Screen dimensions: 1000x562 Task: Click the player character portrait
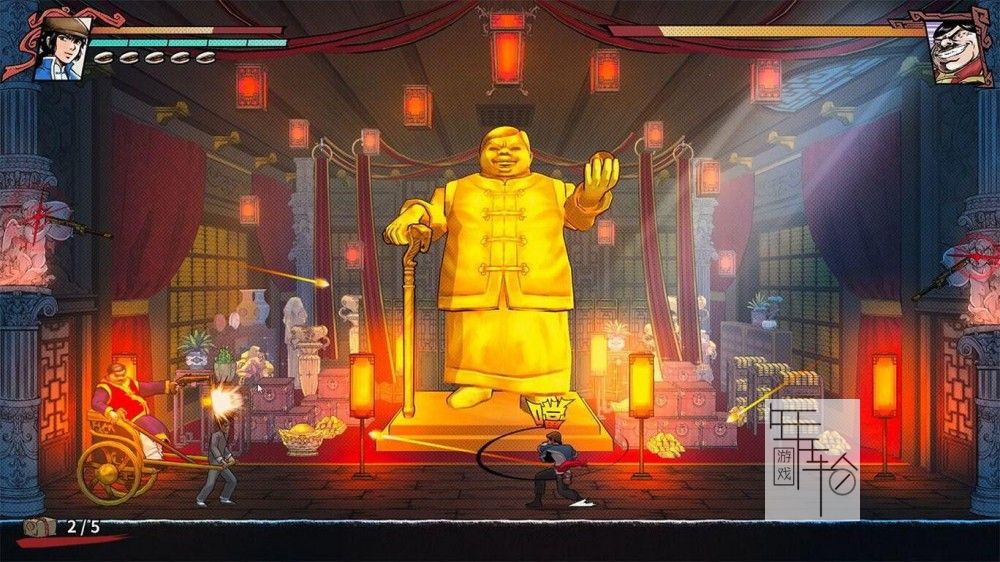tap(58, 47)
